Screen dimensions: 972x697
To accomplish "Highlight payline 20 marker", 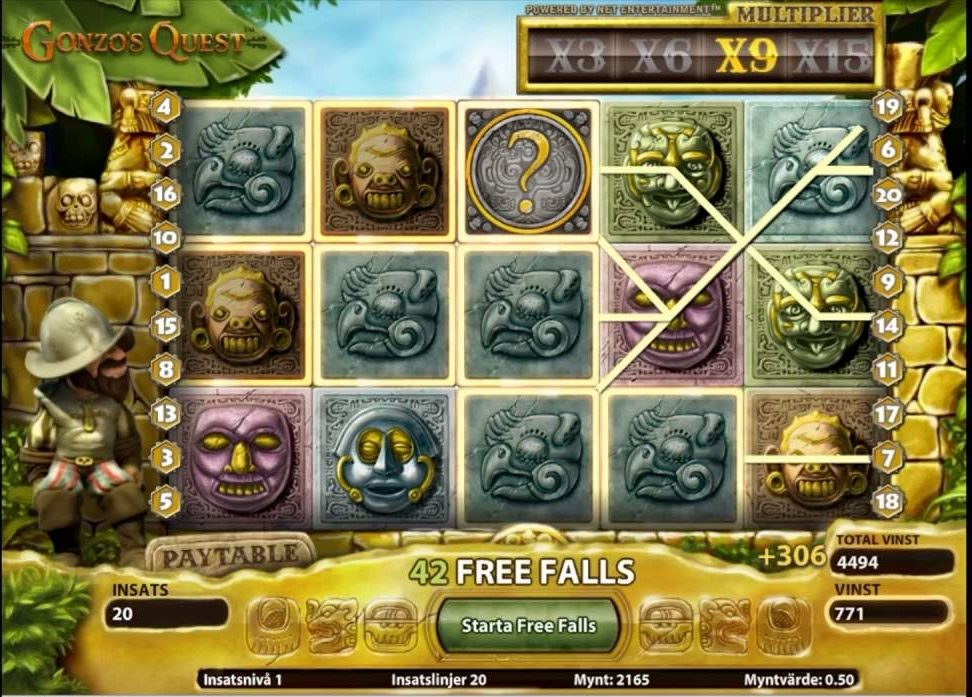I will (886, 194).
